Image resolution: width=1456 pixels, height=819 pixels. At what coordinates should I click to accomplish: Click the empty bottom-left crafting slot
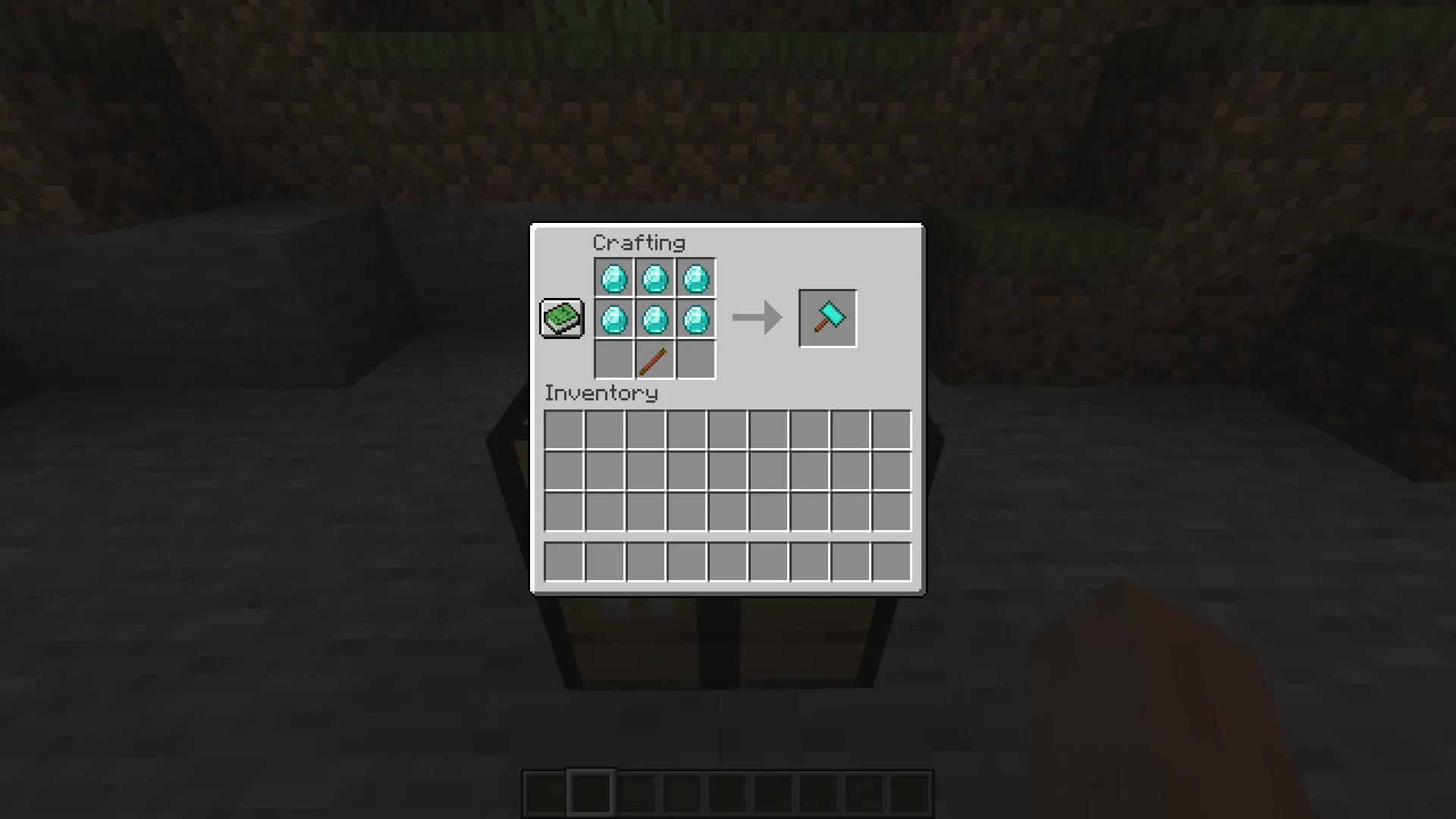614,359
